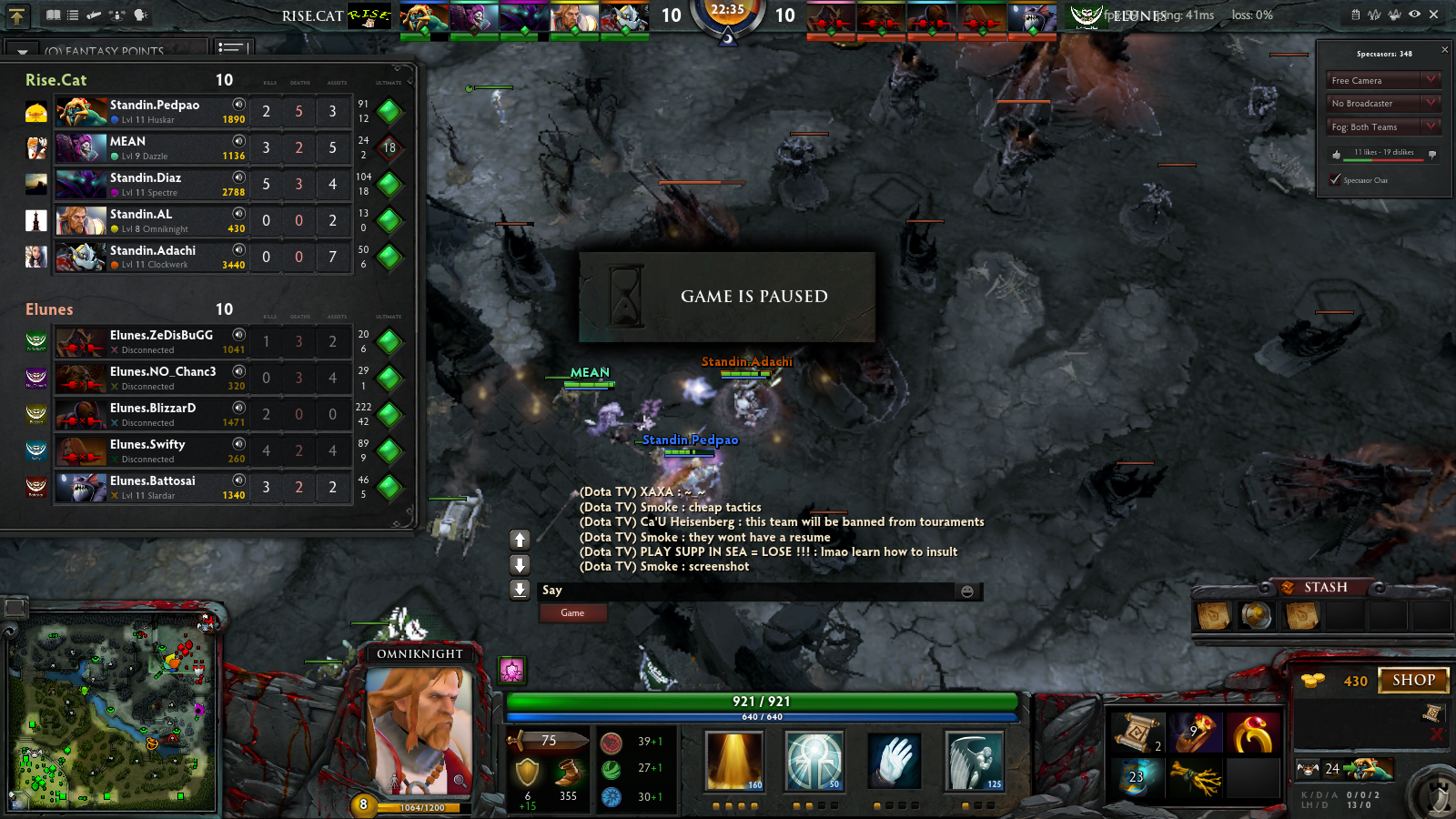Click the Say chat input field
The image size is (1456, 819).
click(746, 591)
